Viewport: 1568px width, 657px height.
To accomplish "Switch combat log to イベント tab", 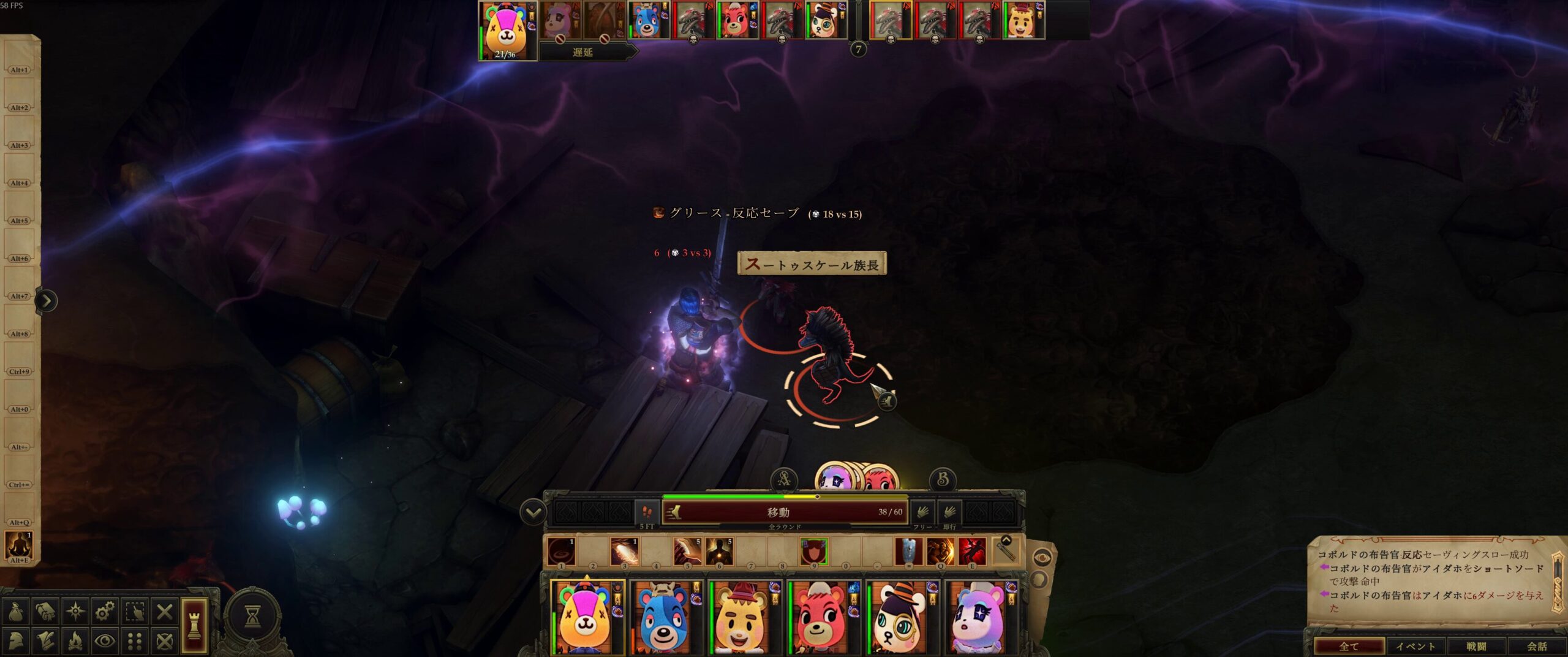I will click(x=1415, y=646).
